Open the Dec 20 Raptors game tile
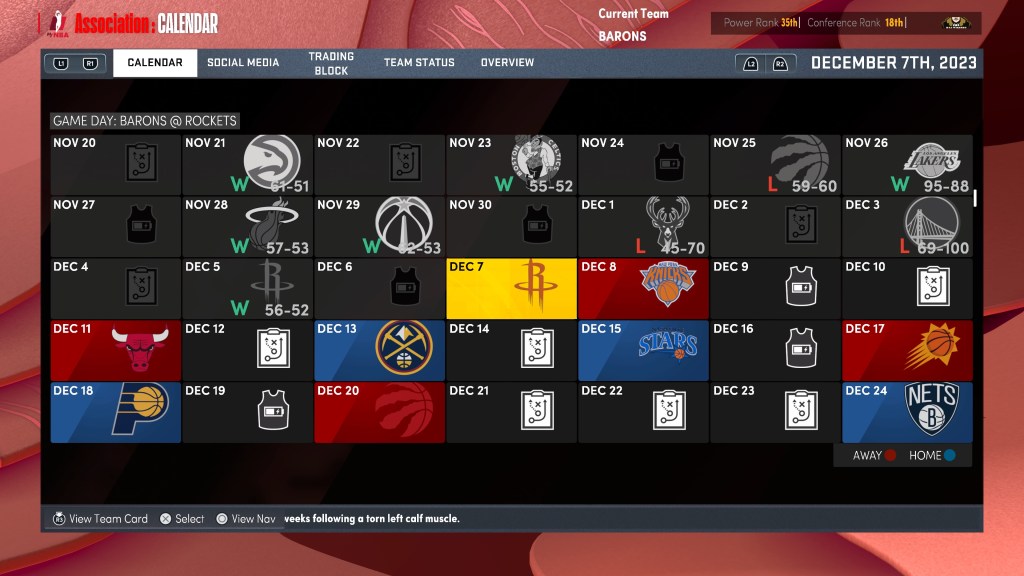 tap(379, 412)
